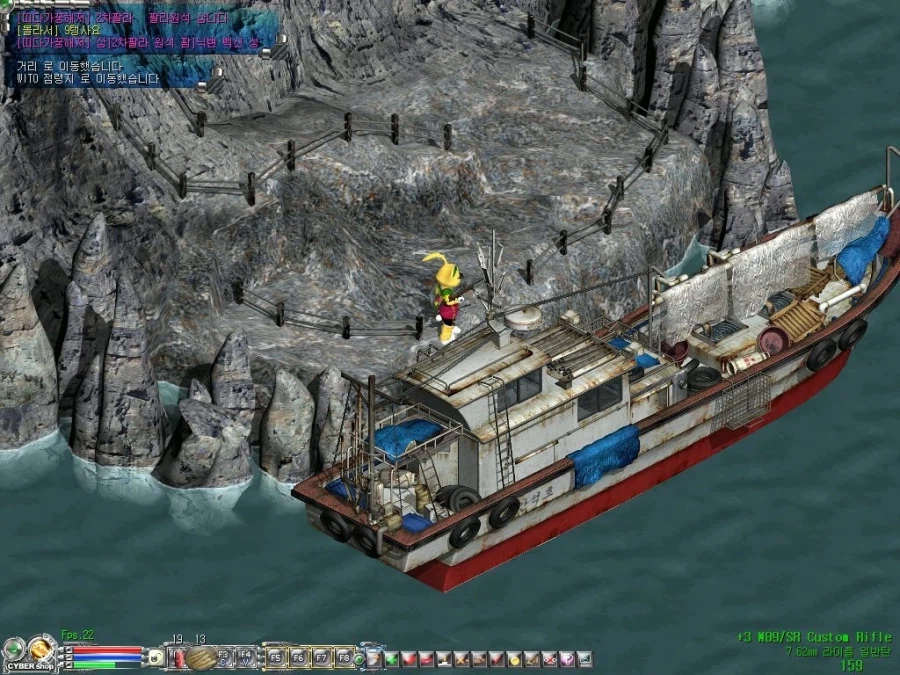
Task: Click the yellow coin icon in menu bar
Action: pos(515,659)
